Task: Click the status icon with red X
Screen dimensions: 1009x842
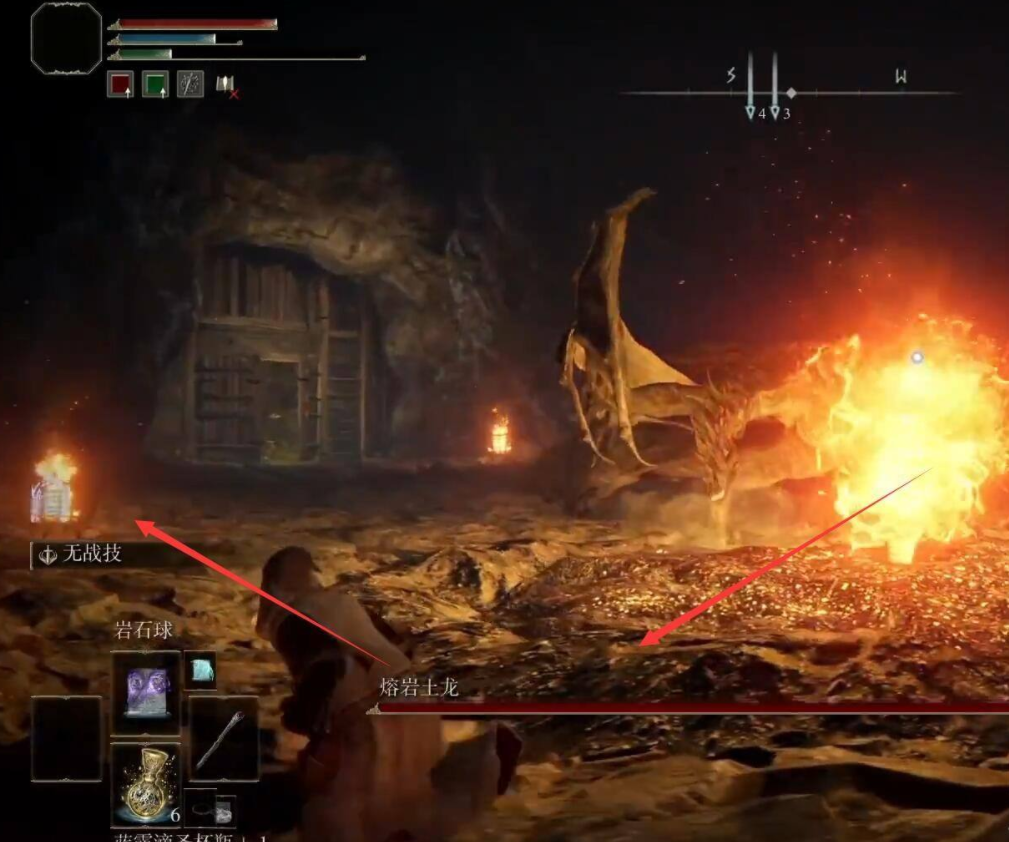Action: click(x=226, y=86)
